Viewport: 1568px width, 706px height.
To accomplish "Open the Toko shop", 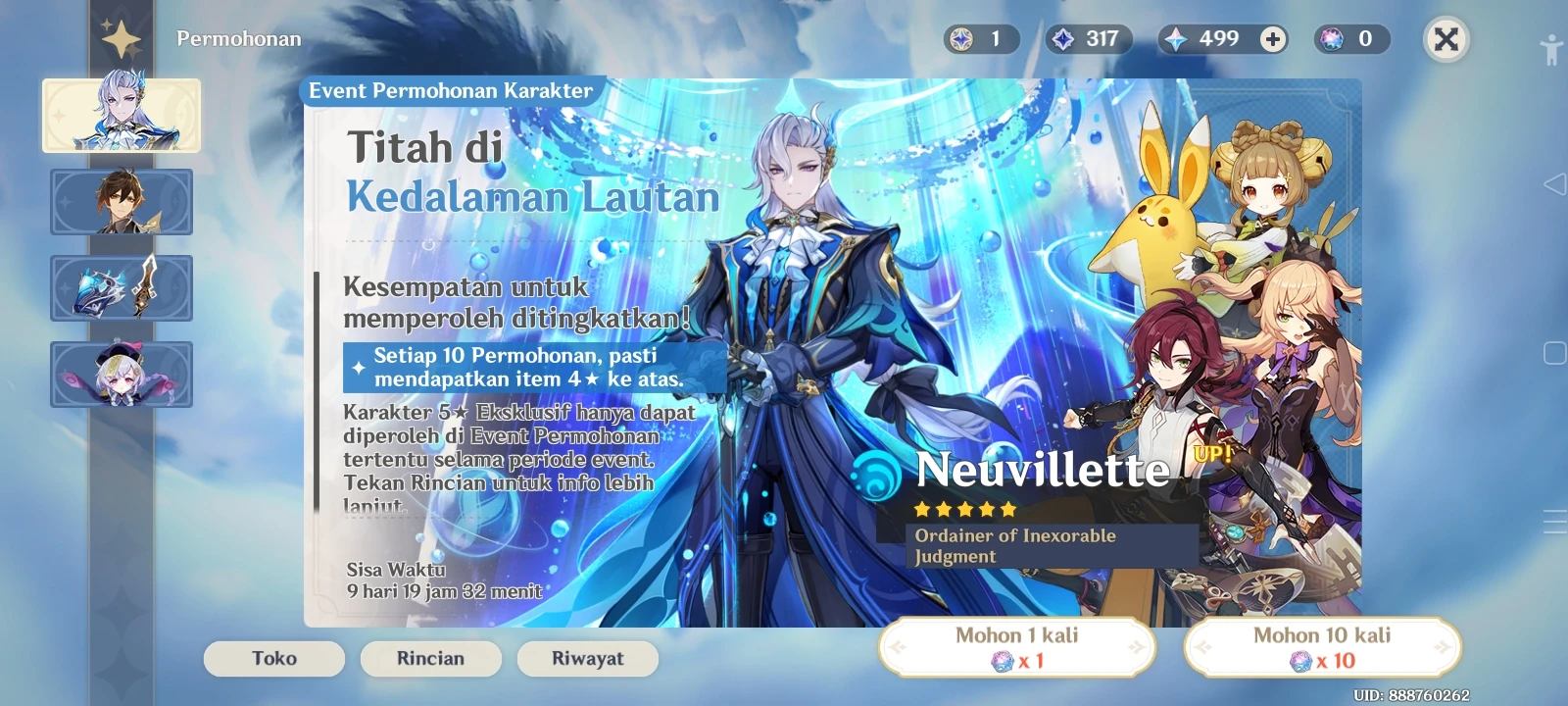I will tap(273, 658).
